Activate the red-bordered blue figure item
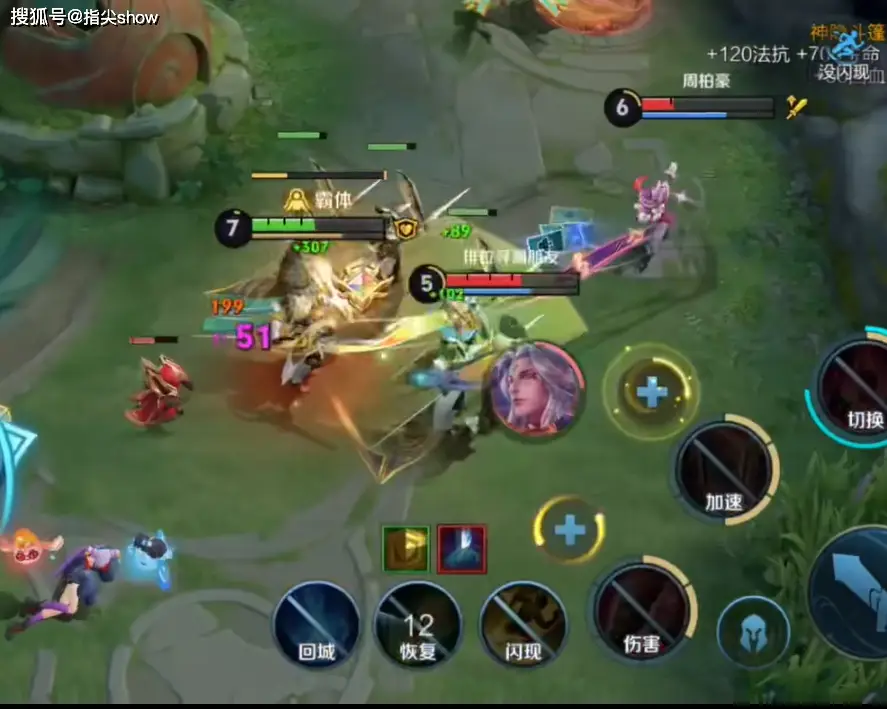 pyautogui.click(x=461, y=549)
